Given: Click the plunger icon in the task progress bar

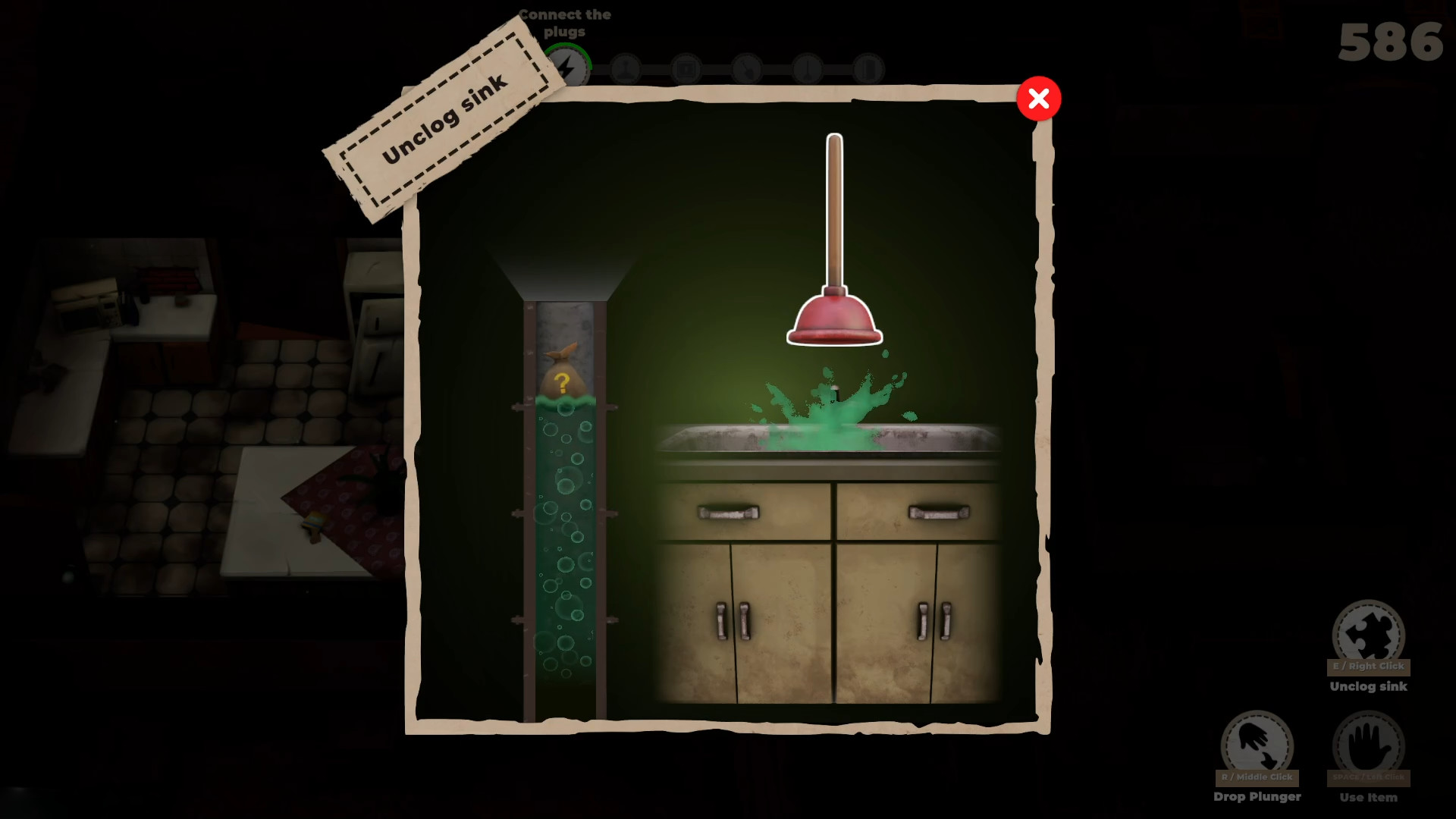Looking at the screenshot, I should coord(626,68).
